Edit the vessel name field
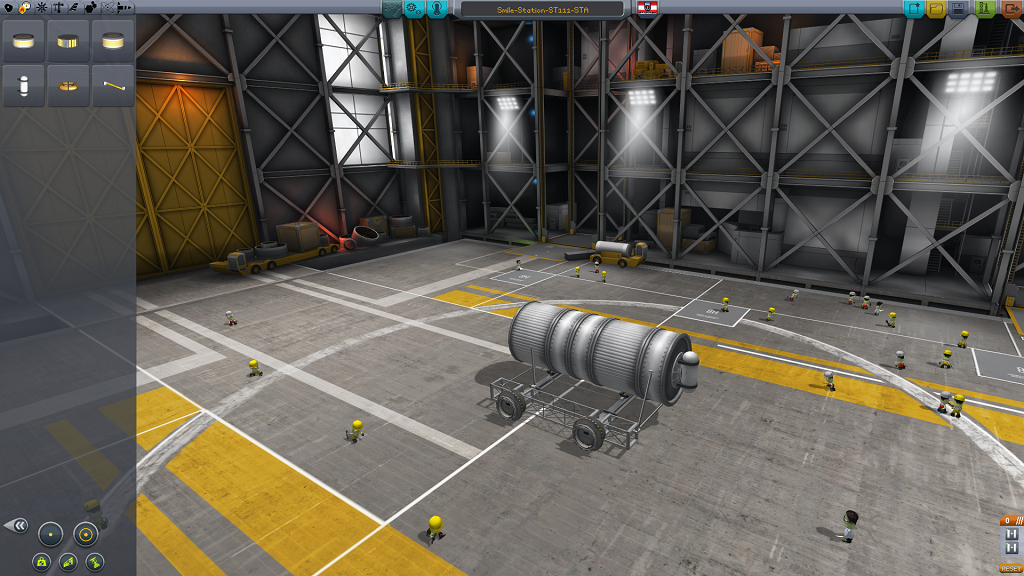 (x=544, y=9)
